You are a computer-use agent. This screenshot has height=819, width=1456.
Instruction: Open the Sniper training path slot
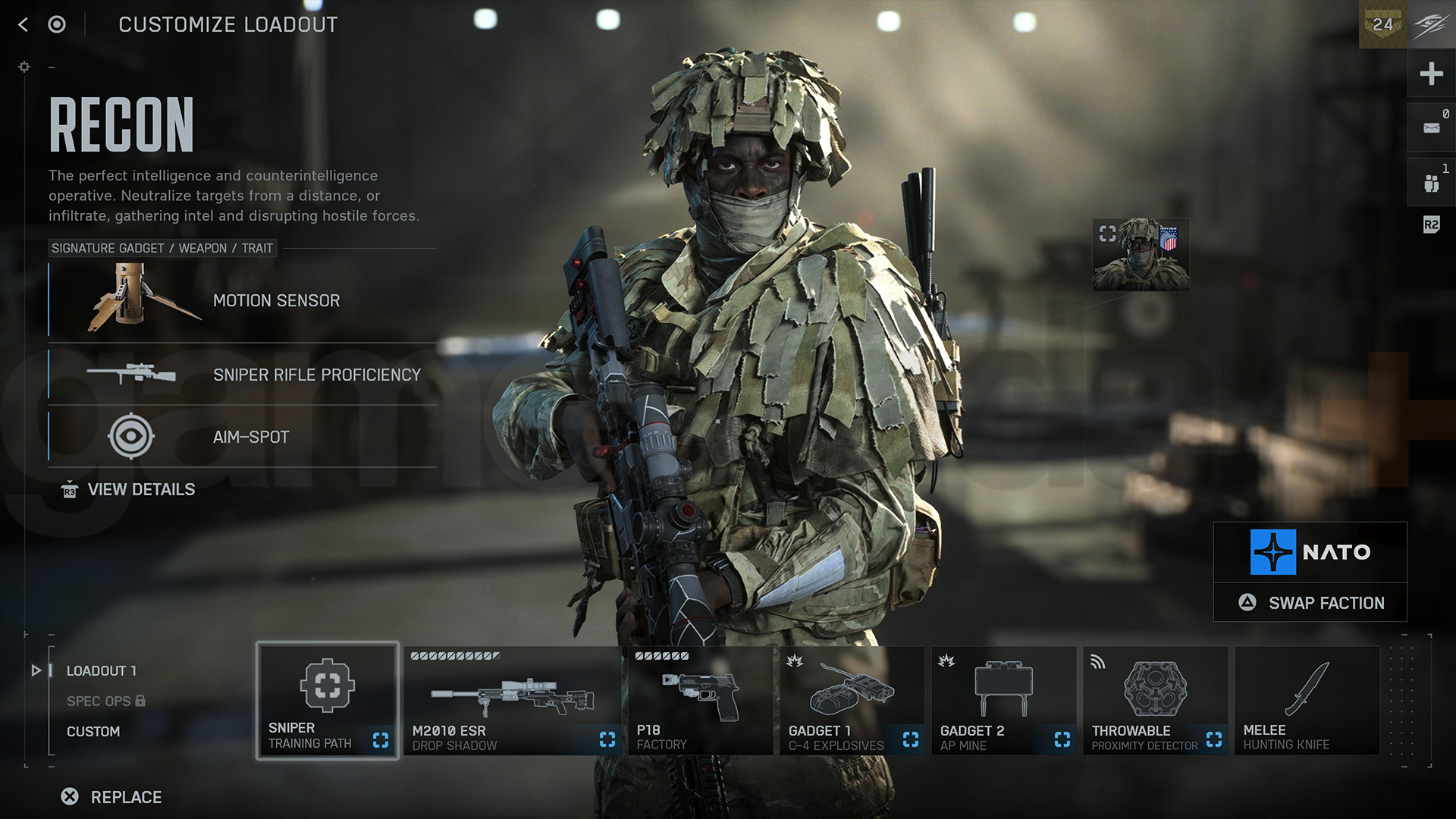click(x=328, y=701)
